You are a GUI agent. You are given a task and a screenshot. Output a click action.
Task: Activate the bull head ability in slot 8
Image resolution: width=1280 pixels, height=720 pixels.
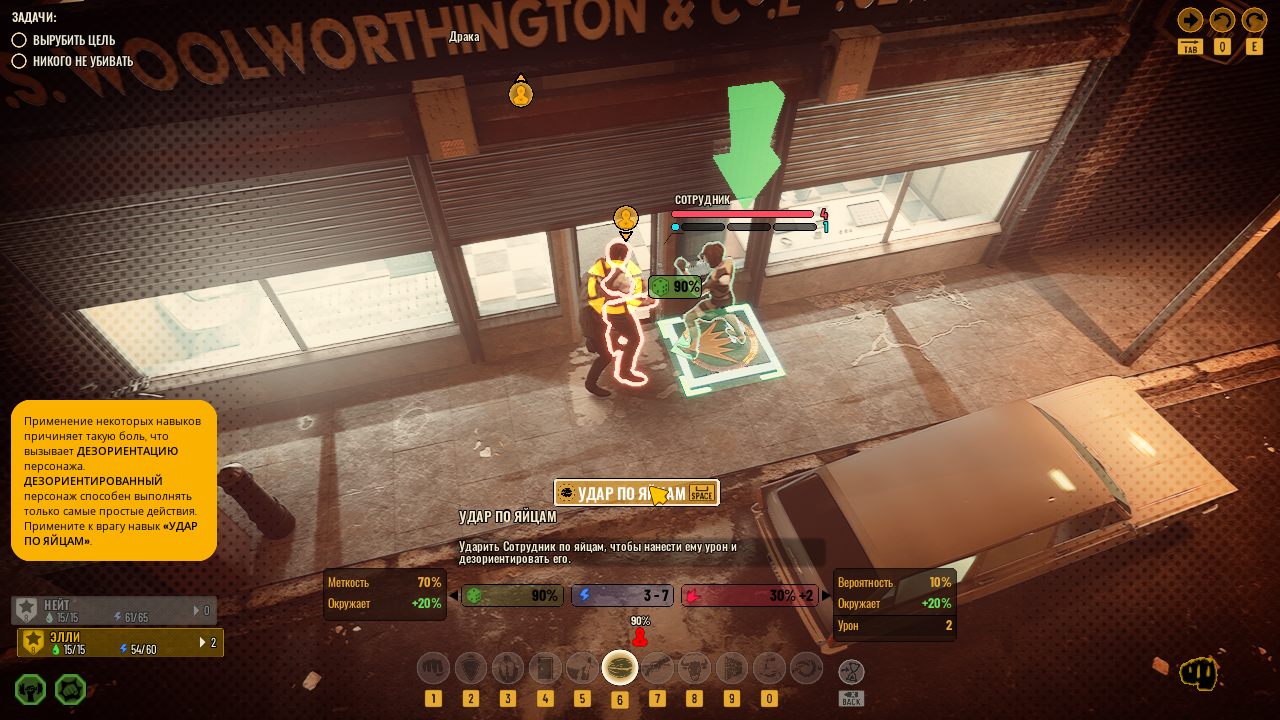[694, 667]
